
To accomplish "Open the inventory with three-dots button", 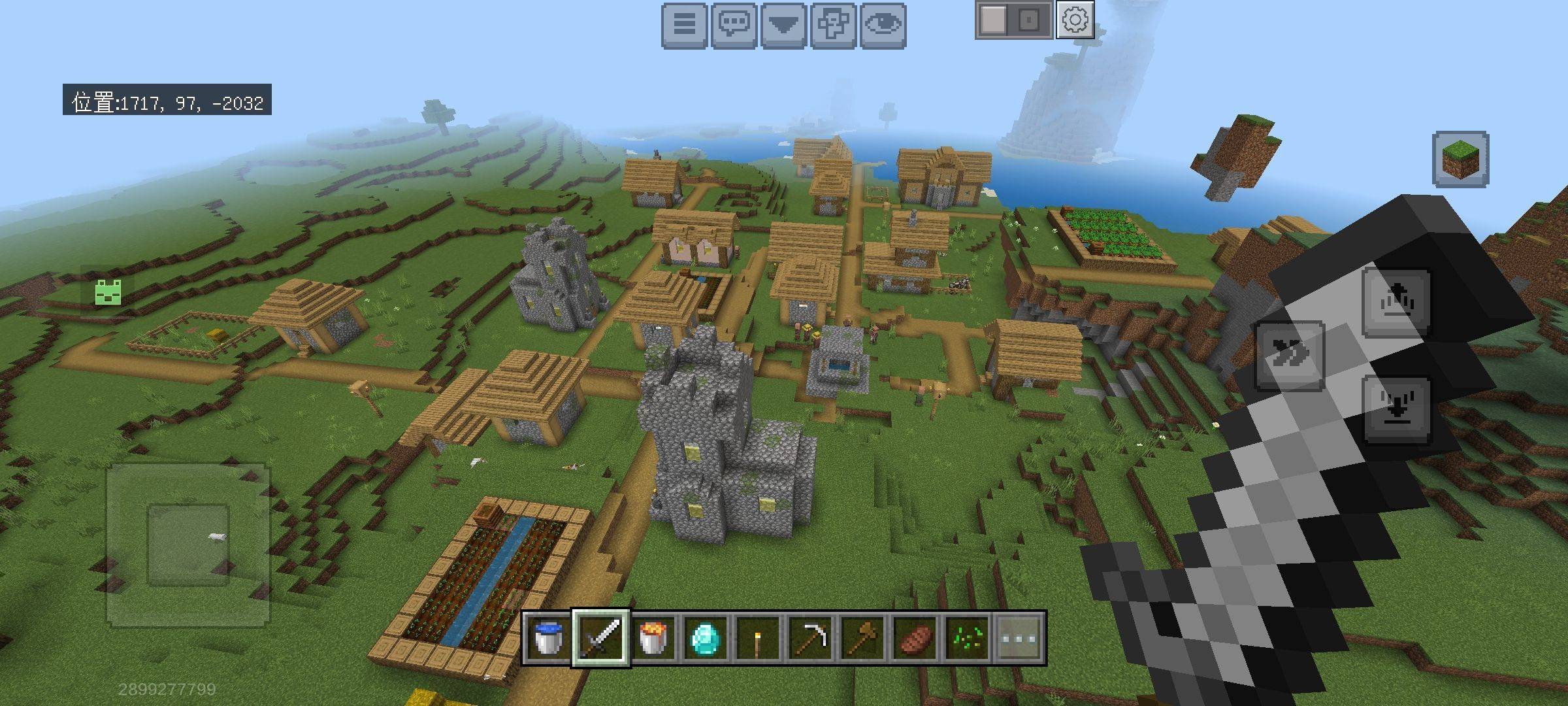I will click(1019, 637).
